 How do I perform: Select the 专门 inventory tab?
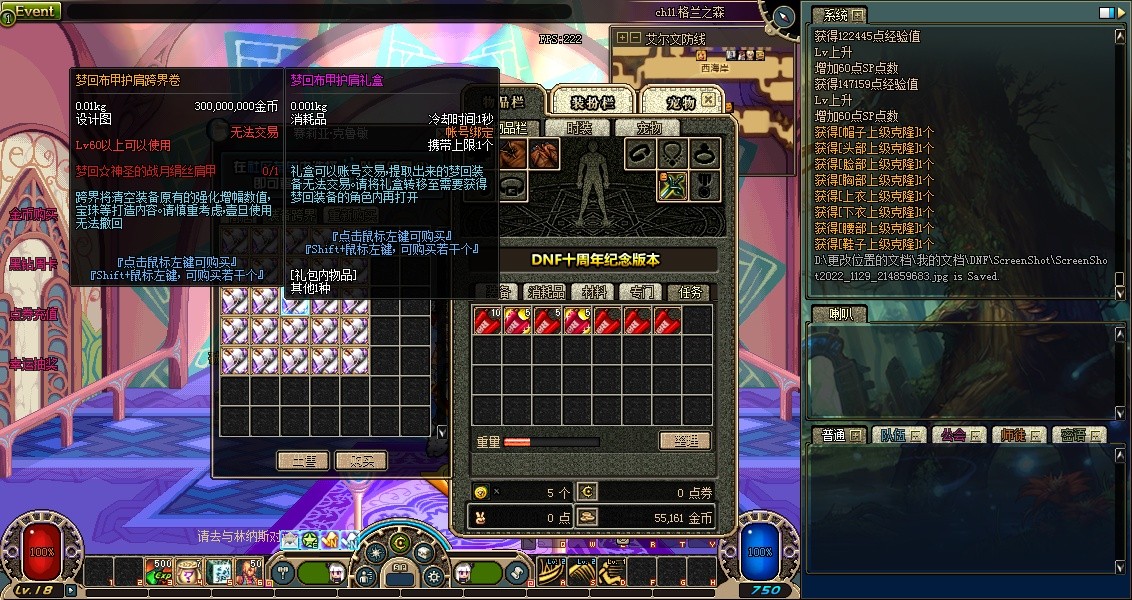641,292
